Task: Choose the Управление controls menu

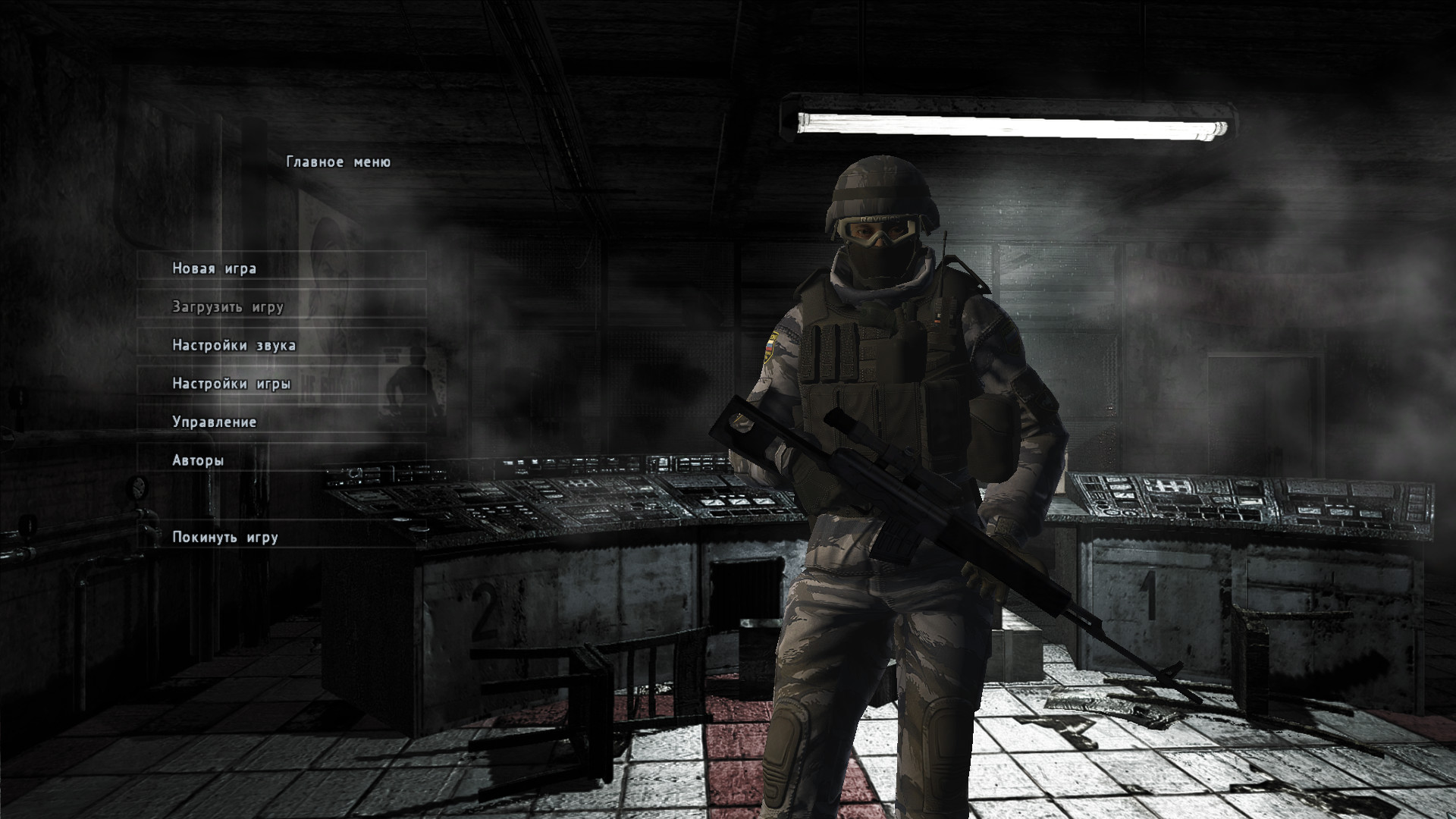Action: (x=215, y=422)
